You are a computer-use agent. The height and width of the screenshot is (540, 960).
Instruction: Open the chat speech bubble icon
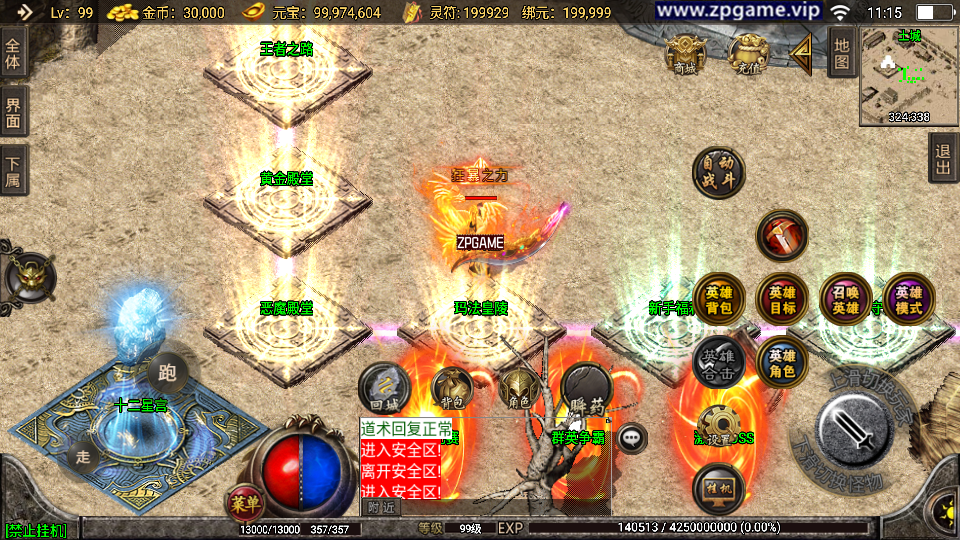(632, 437)
